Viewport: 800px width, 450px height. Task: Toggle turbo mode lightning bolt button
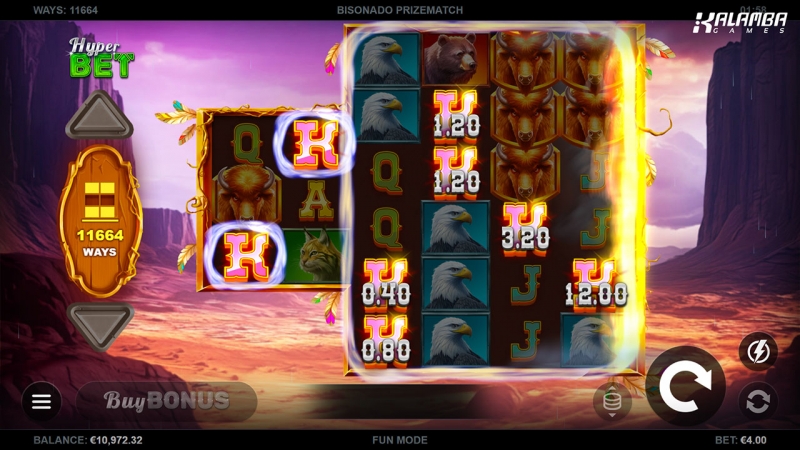click(x=758, y=351)
